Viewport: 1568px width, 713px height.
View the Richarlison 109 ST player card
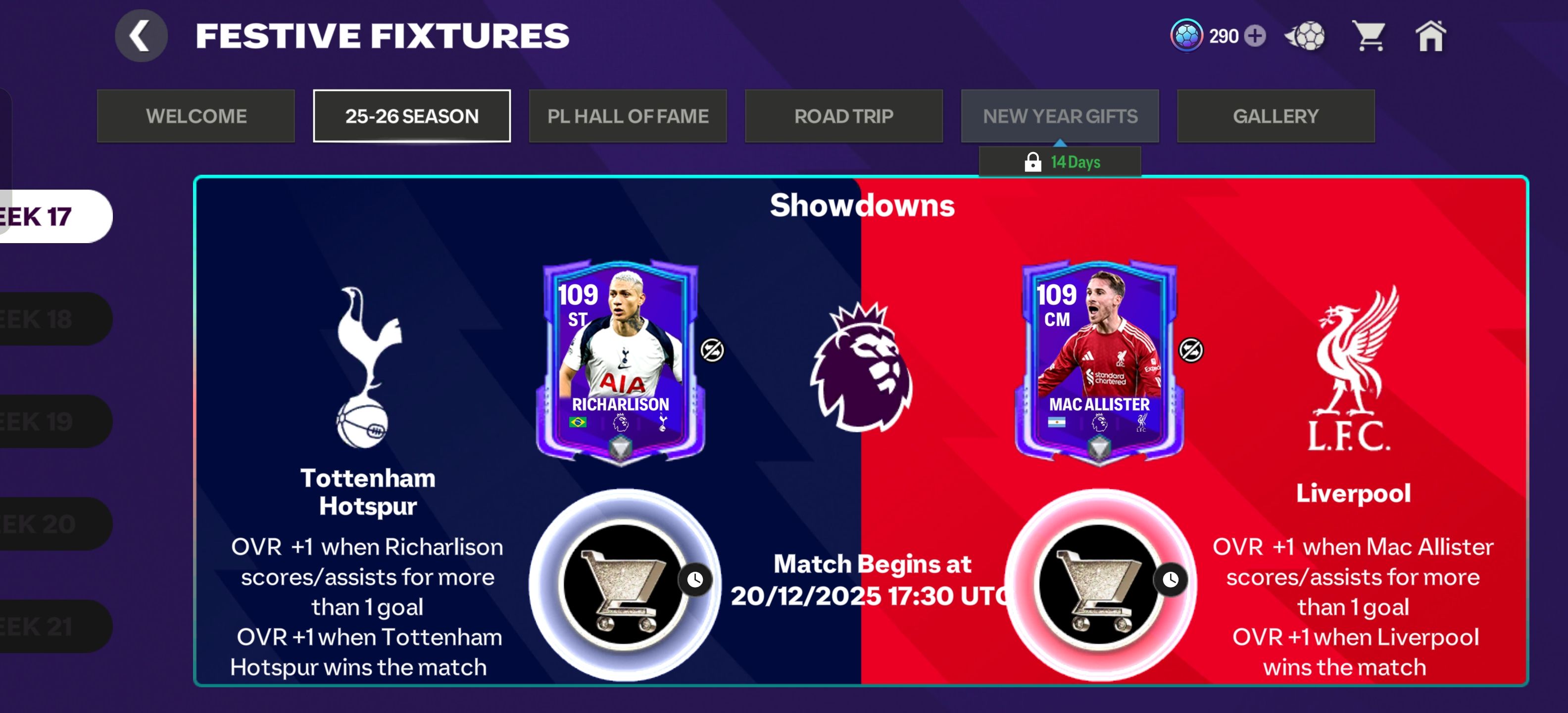click(620, 362)
